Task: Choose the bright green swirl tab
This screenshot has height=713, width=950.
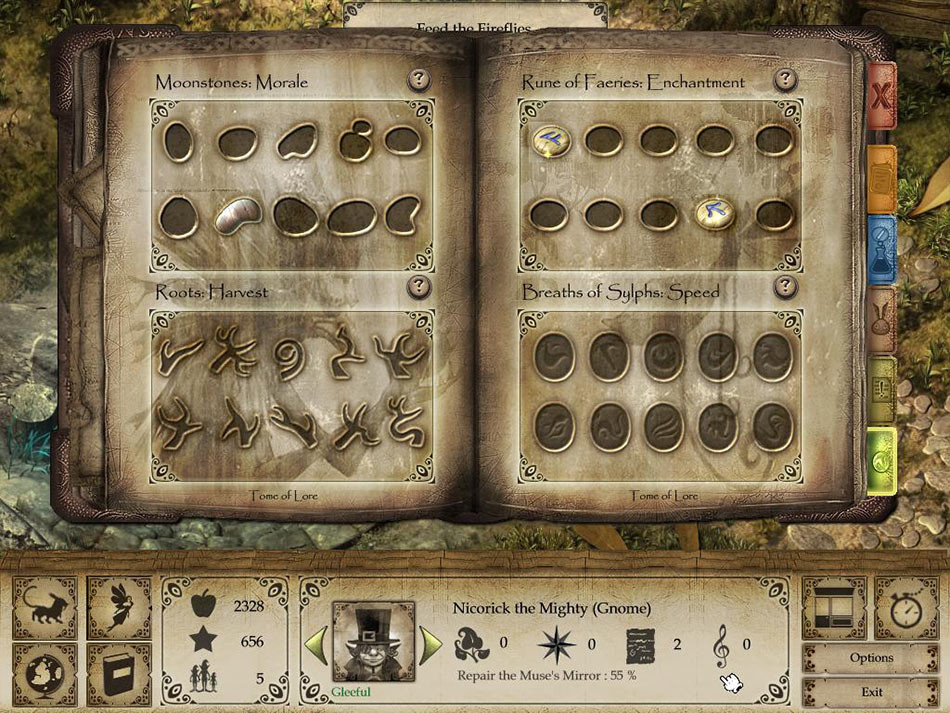Action: click(881, 459)
